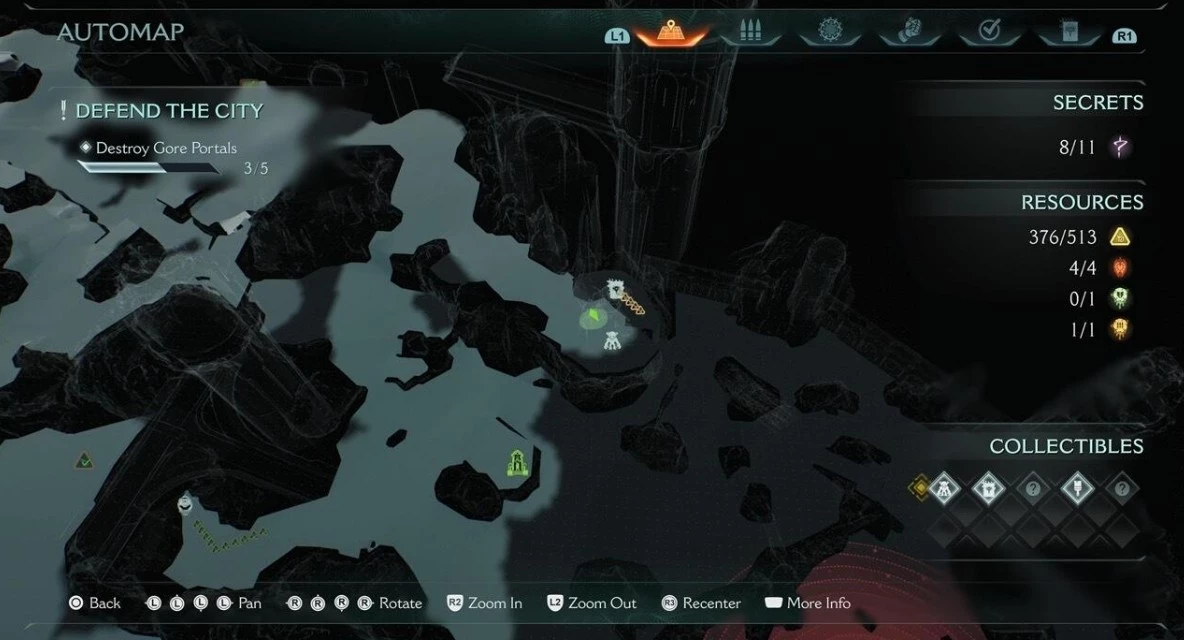The image size is (1184, 640).
Task: Select the yellow gold resource icon
Action: tap(1121, 238)
